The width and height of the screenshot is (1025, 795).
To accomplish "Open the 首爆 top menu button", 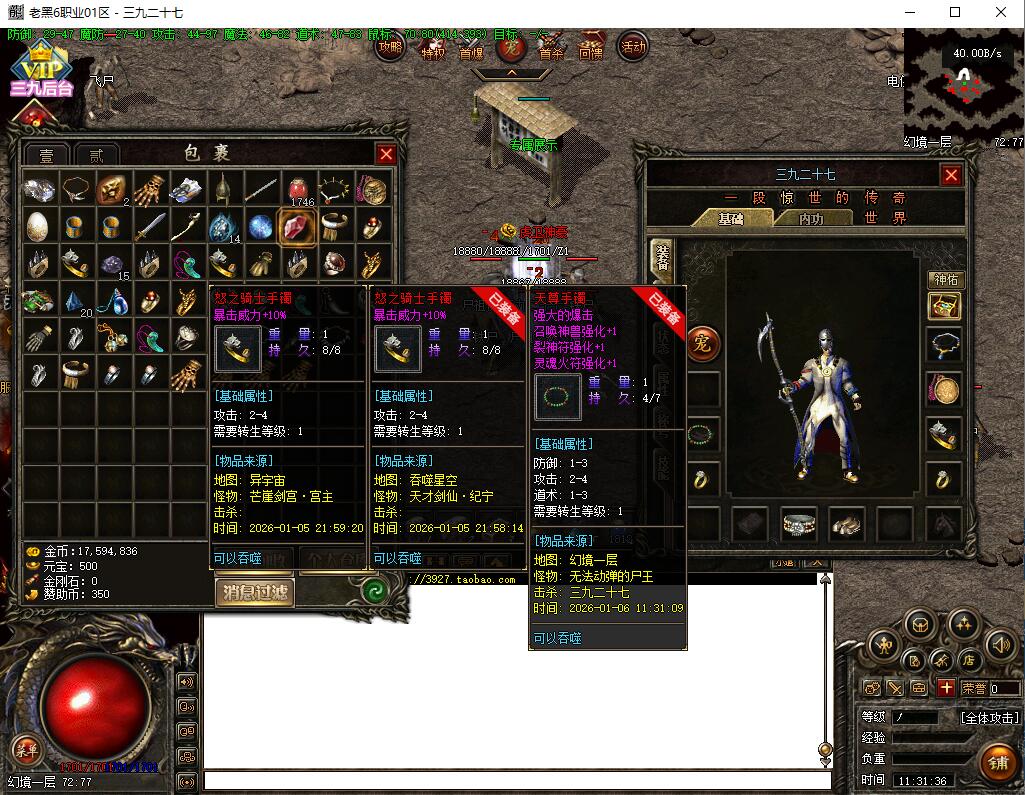I will click(x=471, y=52).
